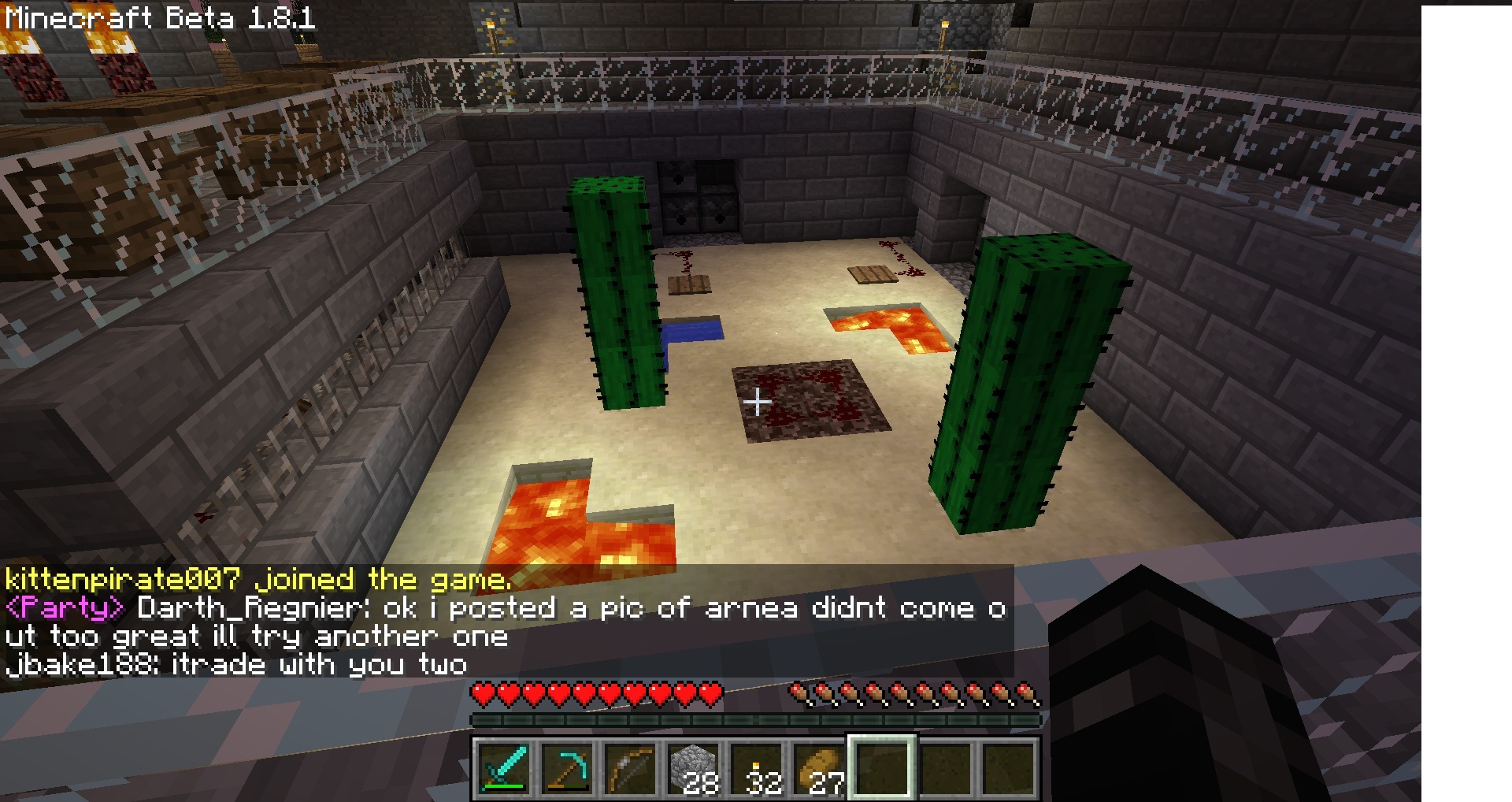This screenshot has width=1512, height=802.
Task: Select the diamond sword hotbar slot
Action: (504, 768)
